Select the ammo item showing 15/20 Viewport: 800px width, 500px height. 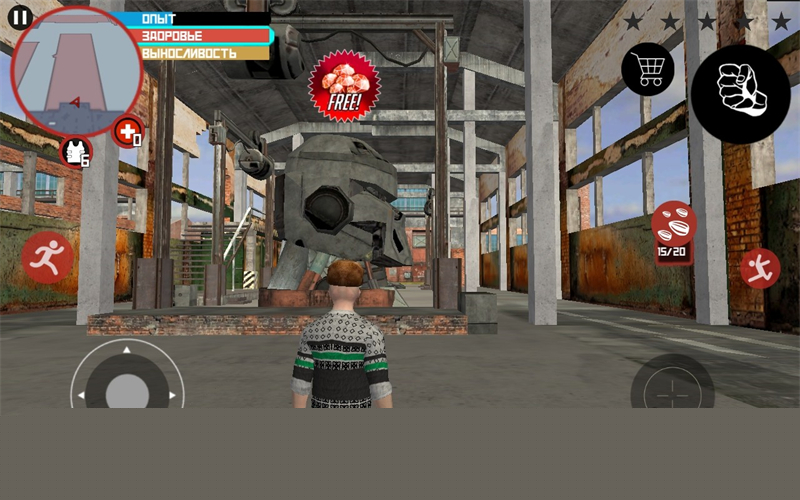pyautogui.click(x=674, y=231)
